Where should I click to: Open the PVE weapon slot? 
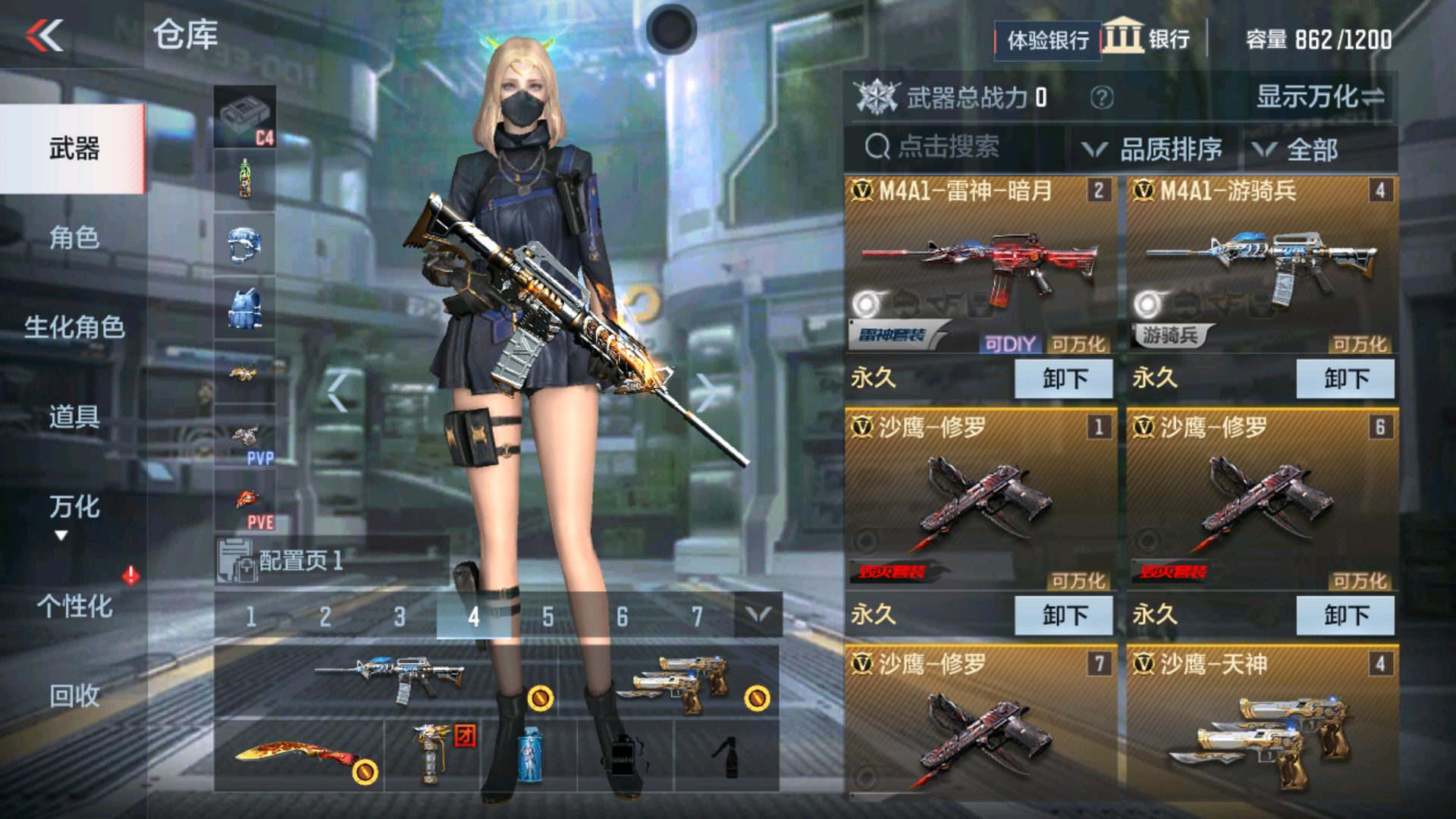click(246, 497)
